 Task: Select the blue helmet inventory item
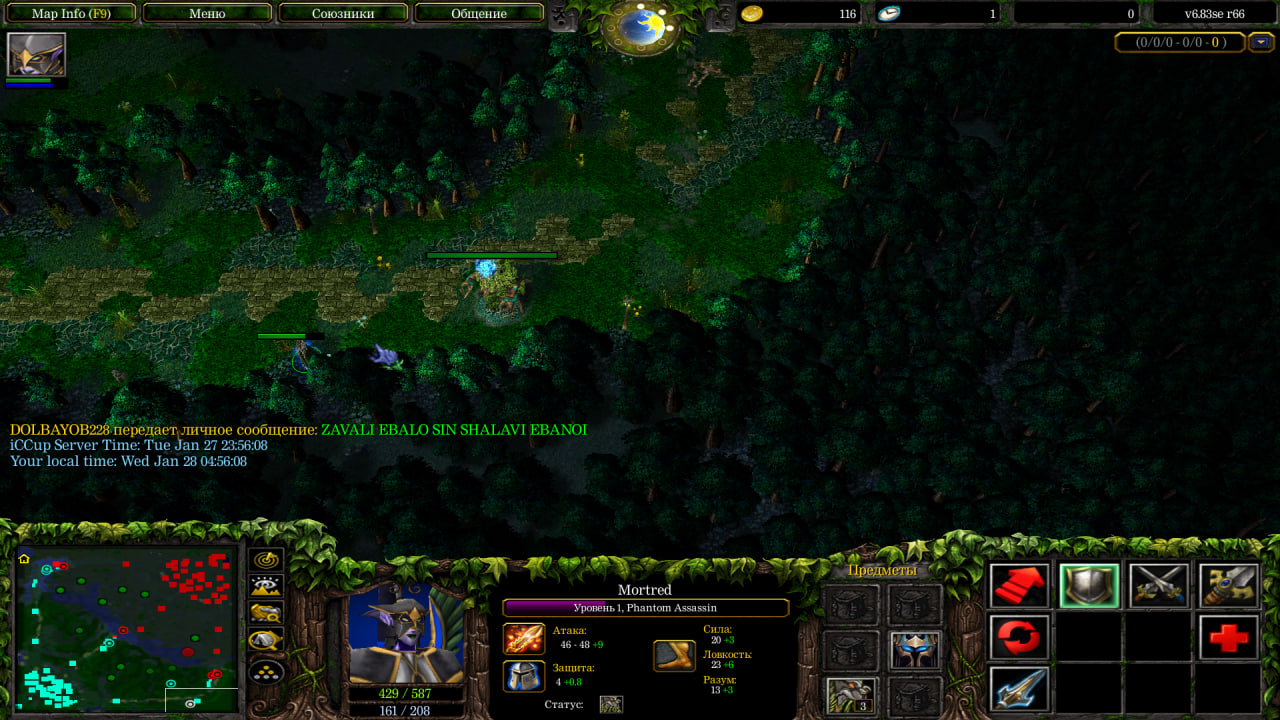pyautogui.click(x=914, y=651)
